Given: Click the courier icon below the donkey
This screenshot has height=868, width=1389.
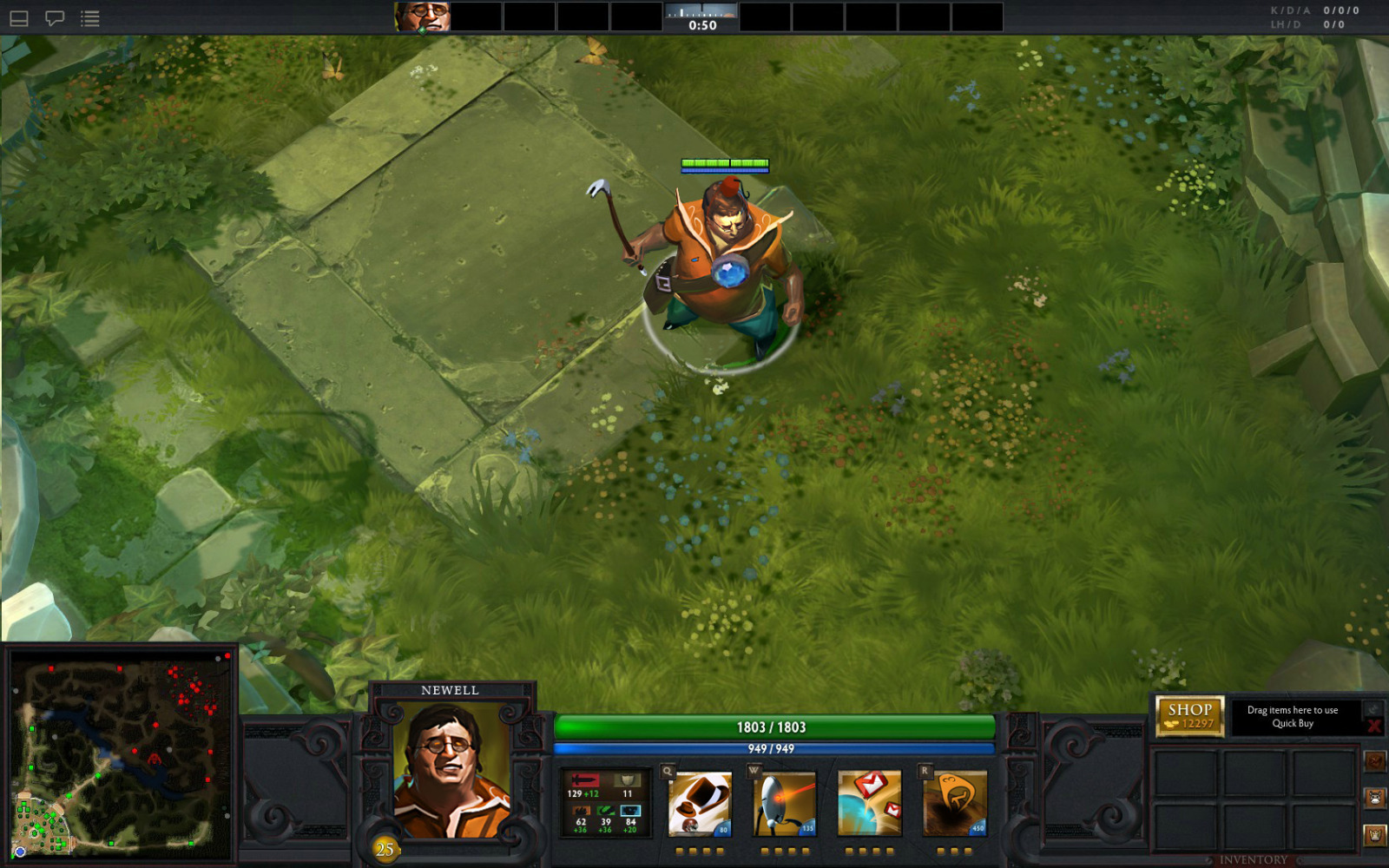Looking at the screenshot, I should pyautogui.click(x=1375, y=835).
